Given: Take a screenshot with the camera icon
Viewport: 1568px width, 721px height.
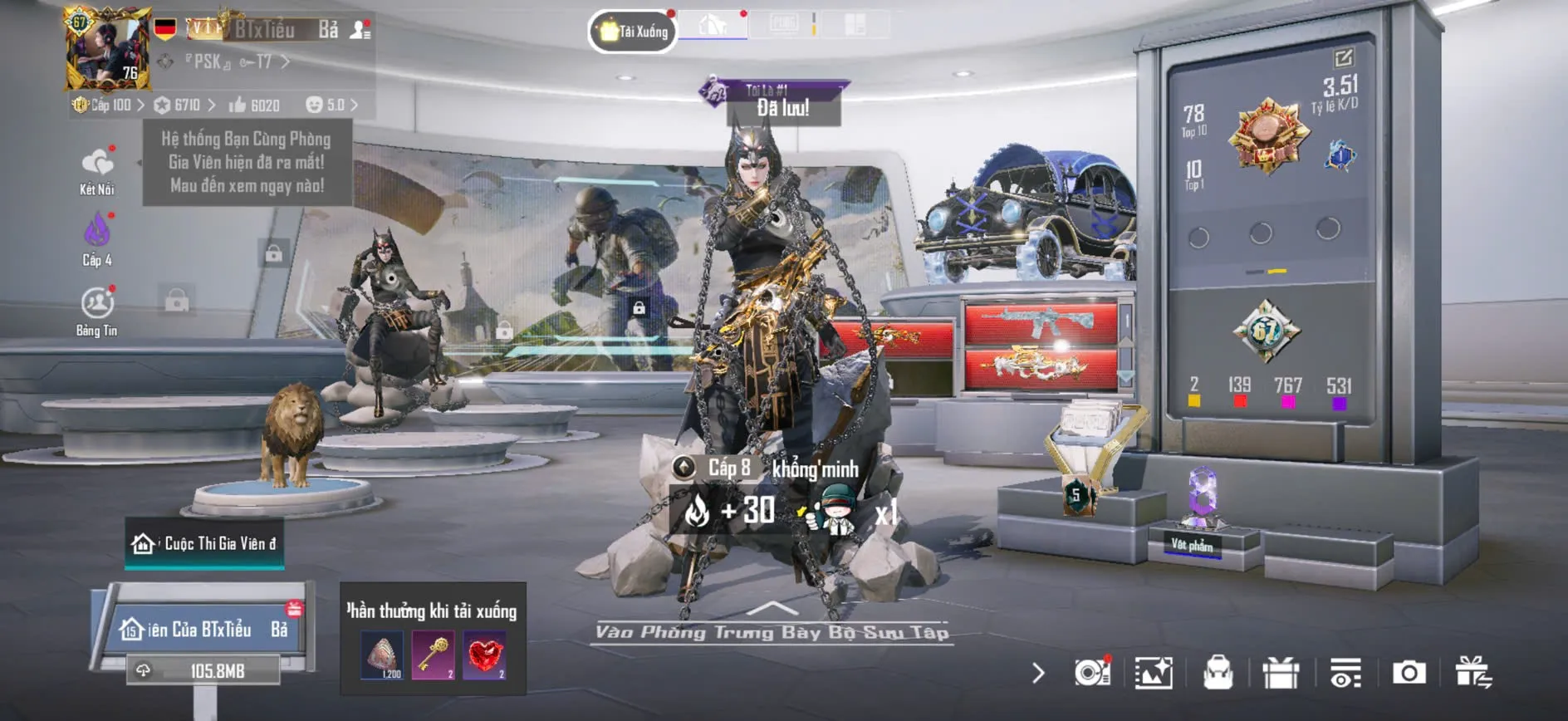Looking at the screenshot, I should [1409, 673].
